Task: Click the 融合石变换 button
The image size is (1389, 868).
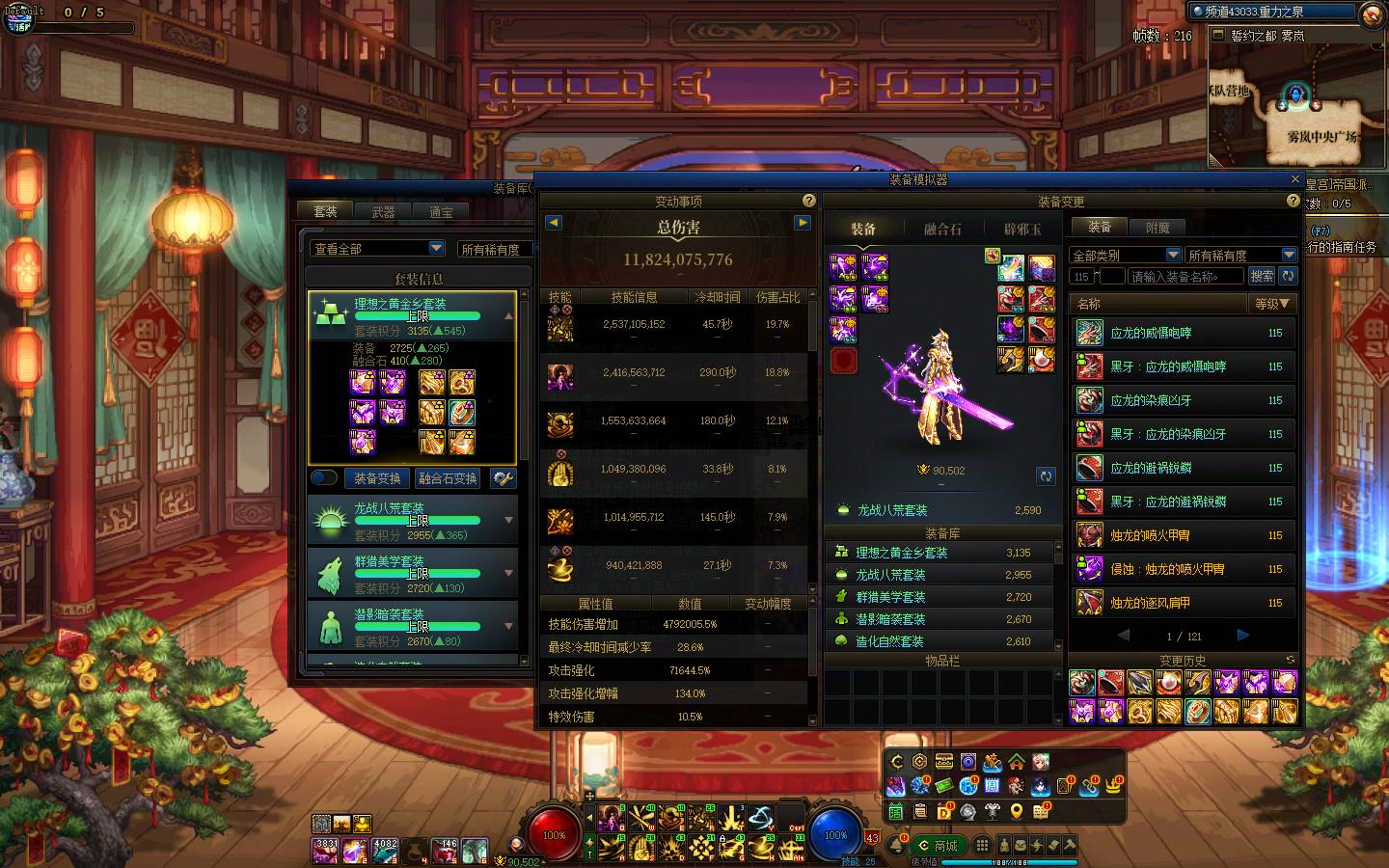Action: point(448,478)
